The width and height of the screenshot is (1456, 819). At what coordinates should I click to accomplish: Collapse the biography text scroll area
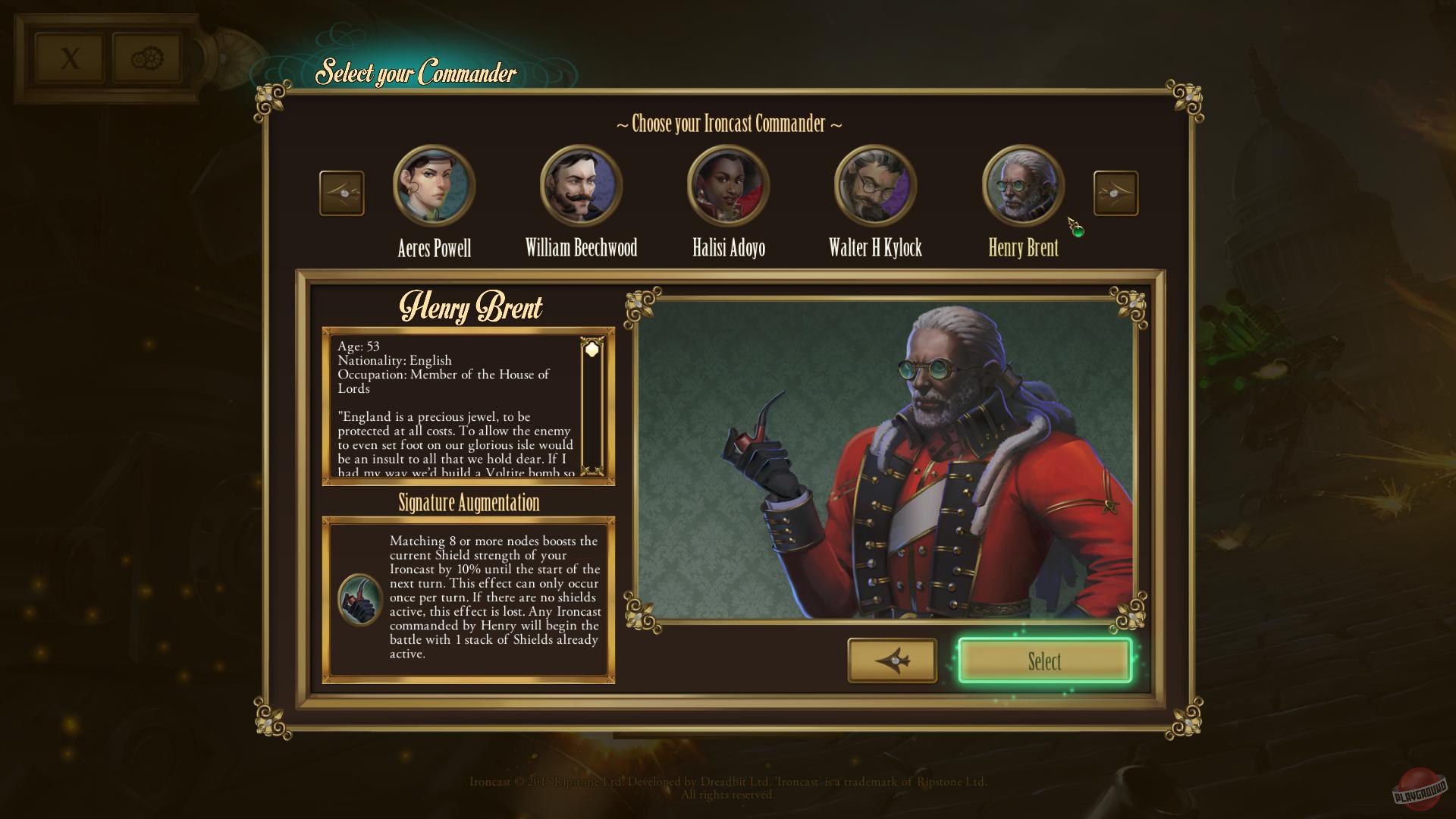[x=591, y=348]
